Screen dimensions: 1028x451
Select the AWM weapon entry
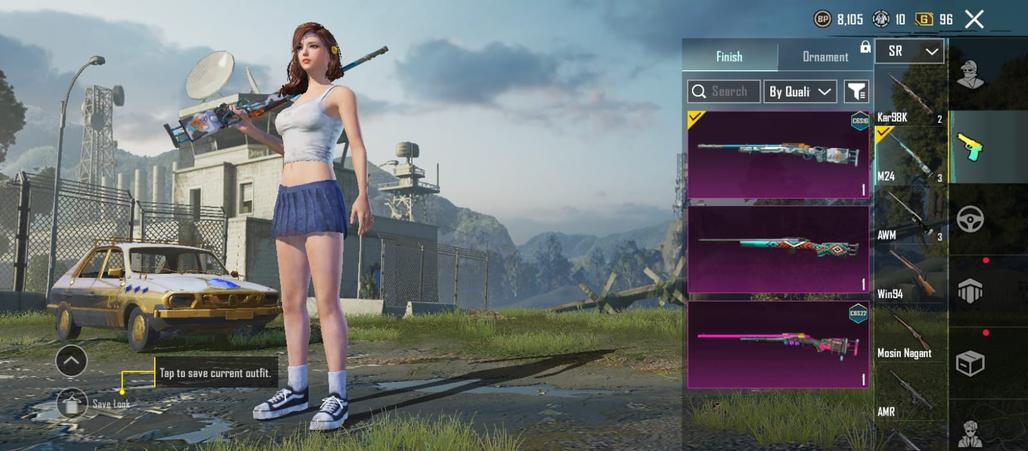click(910, 217)
